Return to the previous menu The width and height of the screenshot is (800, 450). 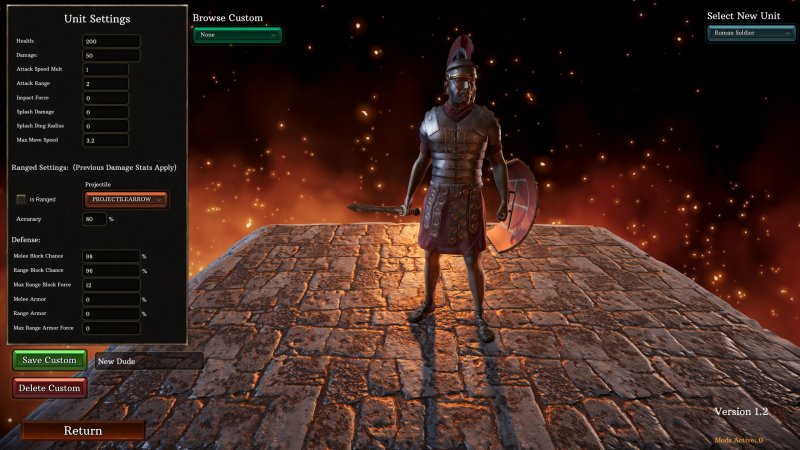[x=83, y=431]
